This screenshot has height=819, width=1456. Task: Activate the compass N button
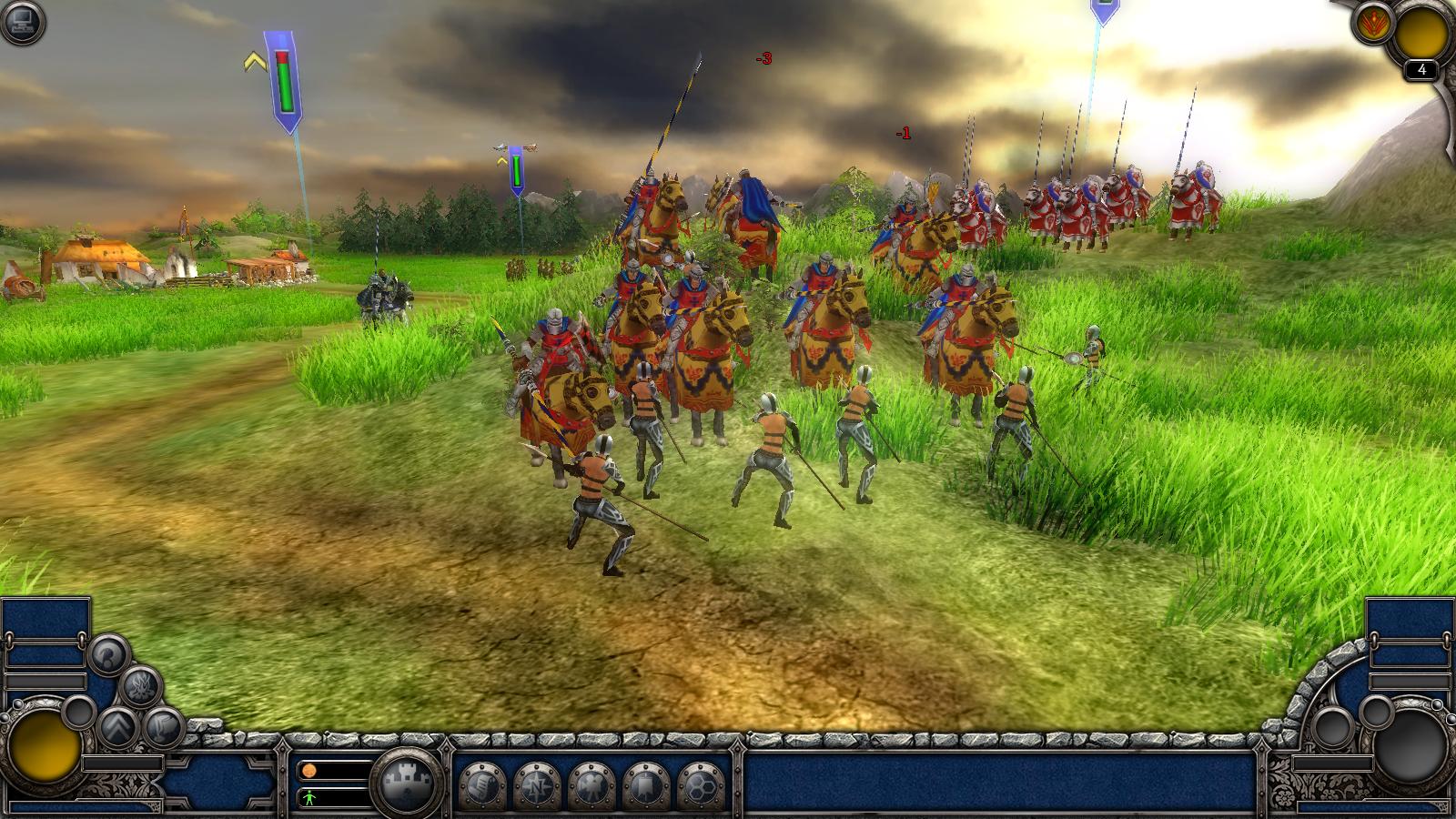click(536, 784)
